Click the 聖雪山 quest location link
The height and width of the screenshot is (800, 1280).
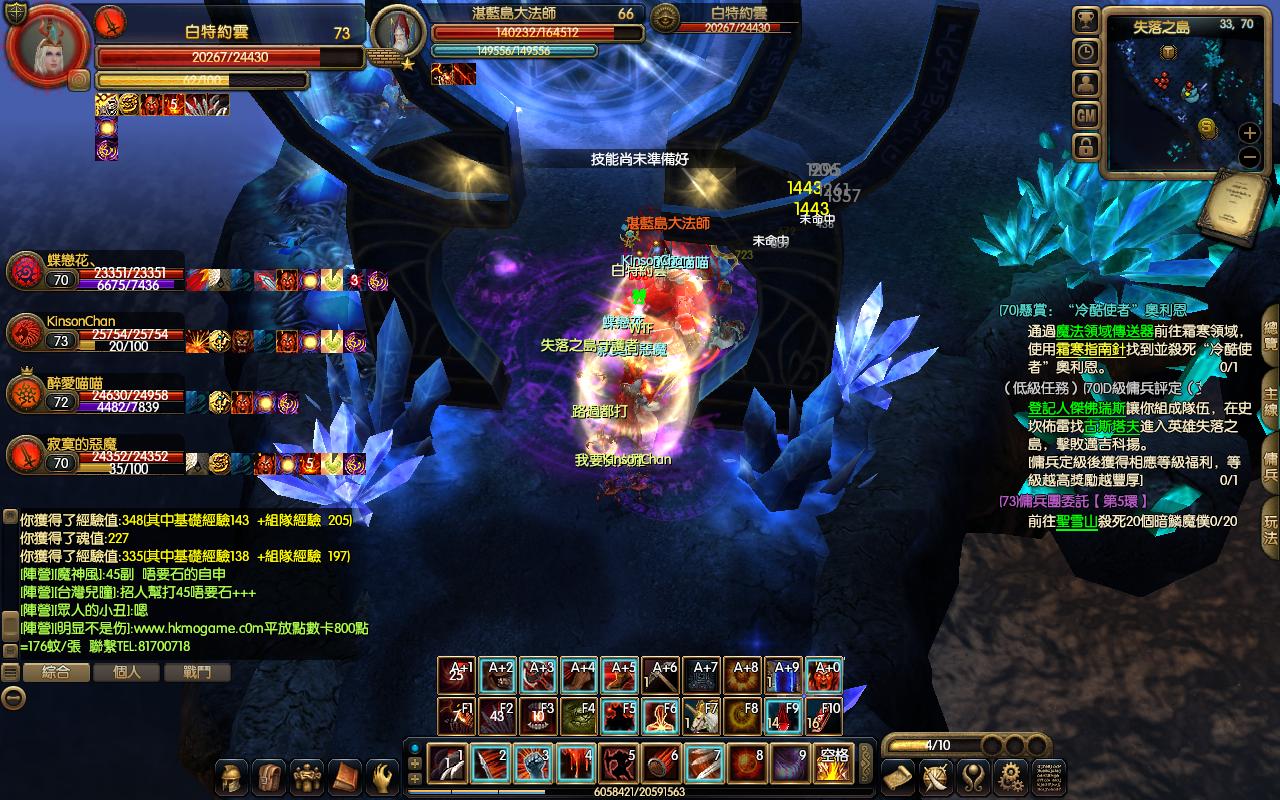[x=1077, y=521]
